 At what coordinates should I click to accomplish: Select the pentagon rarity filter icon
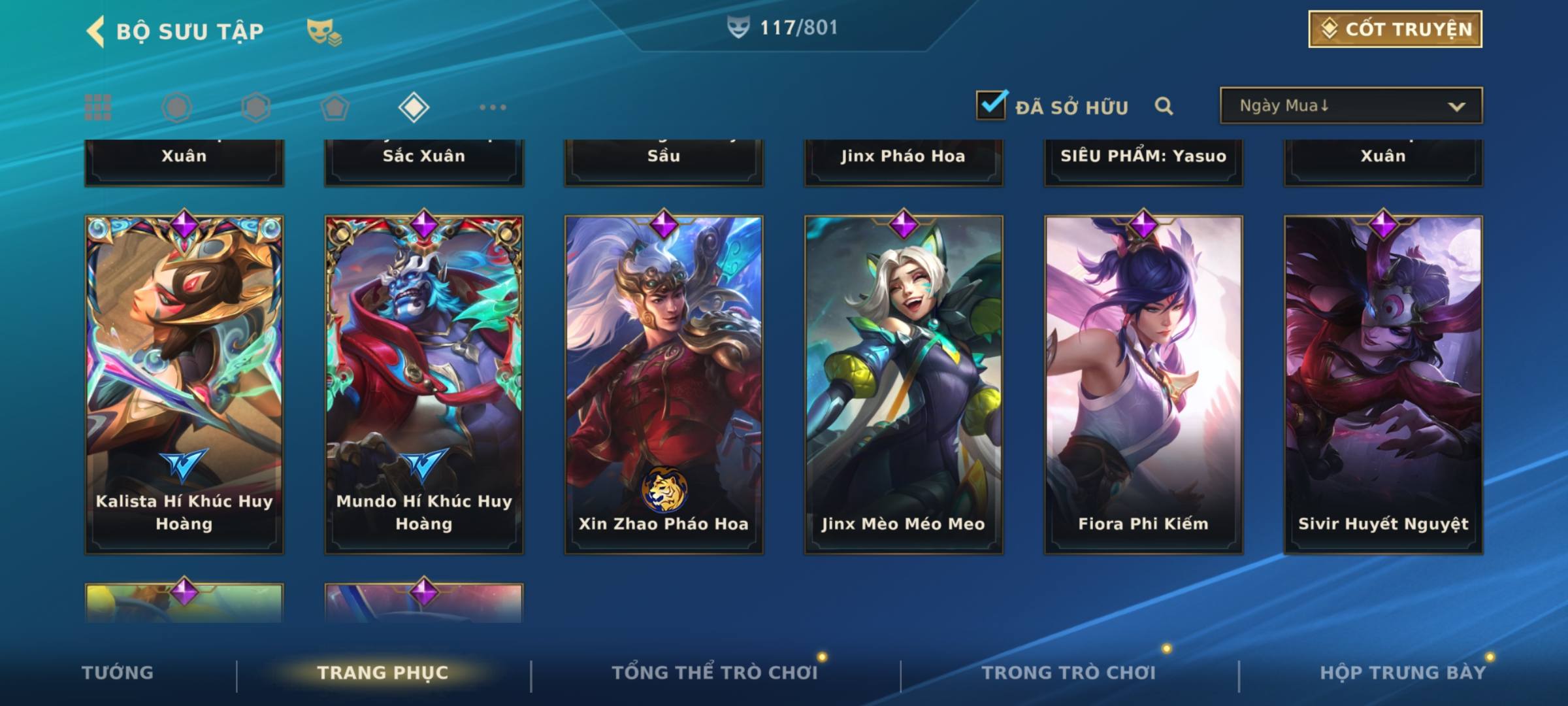[x=335, y=107]
